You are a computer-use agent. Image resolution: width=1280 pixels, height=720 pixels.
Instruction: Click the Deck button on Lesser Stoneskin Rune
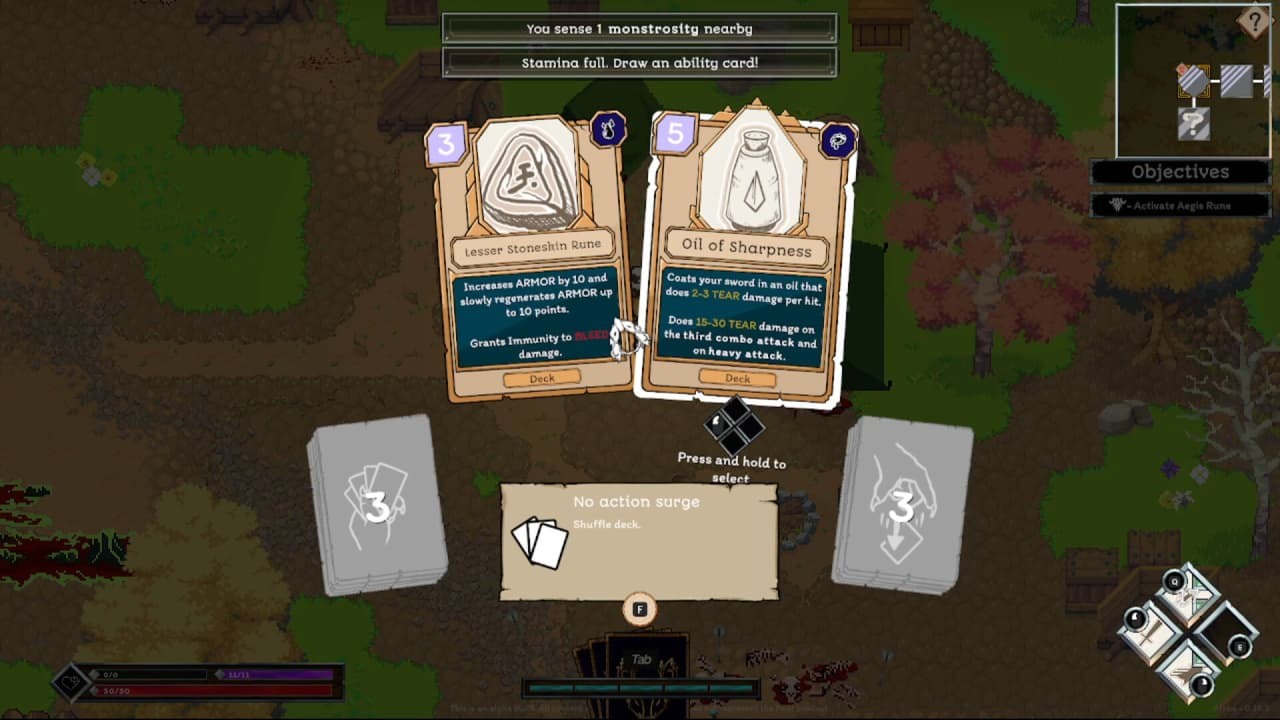[542, 378]
